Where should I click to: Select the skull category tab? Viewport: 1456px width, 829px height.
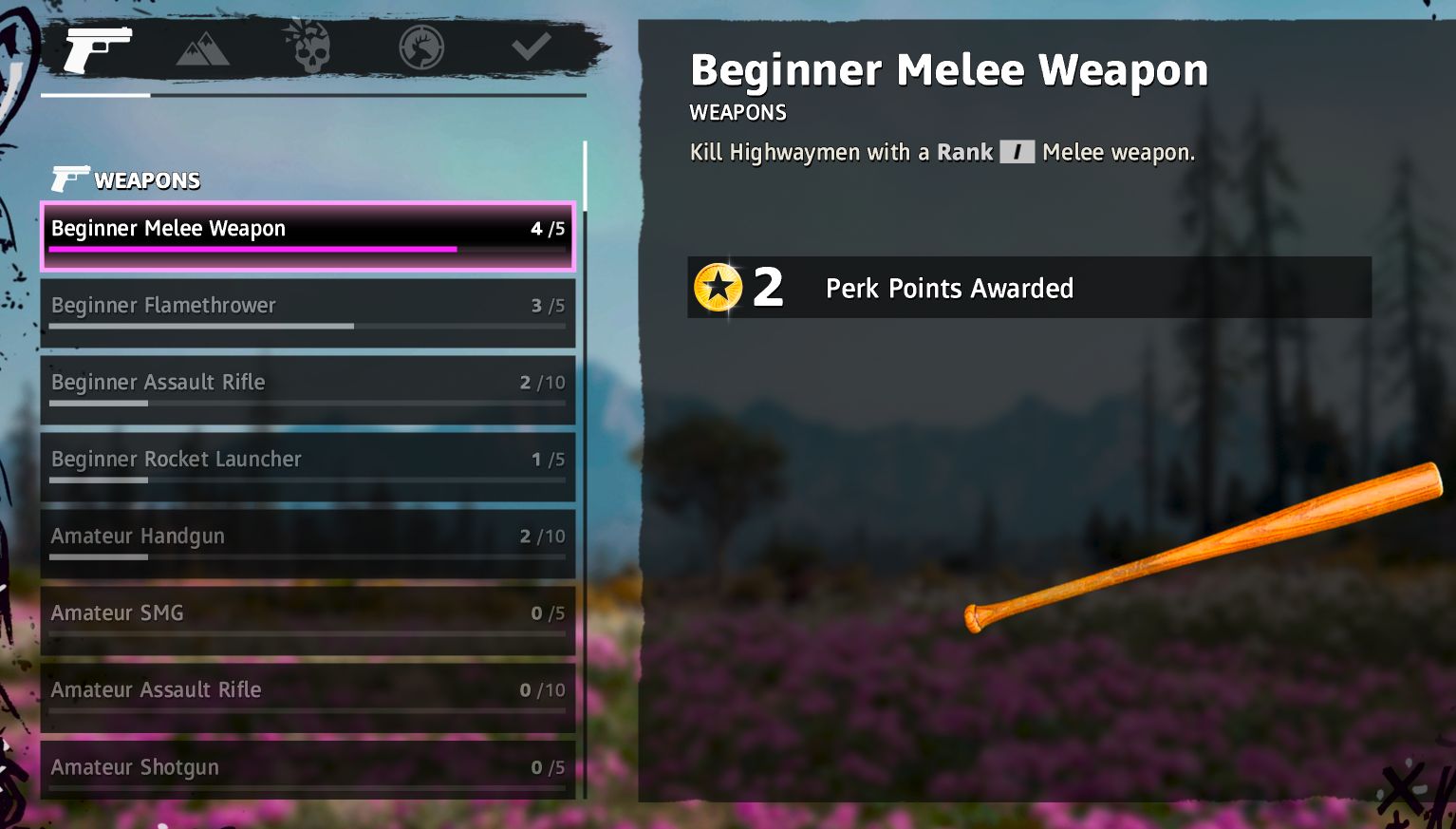click(x=308, y=47)
